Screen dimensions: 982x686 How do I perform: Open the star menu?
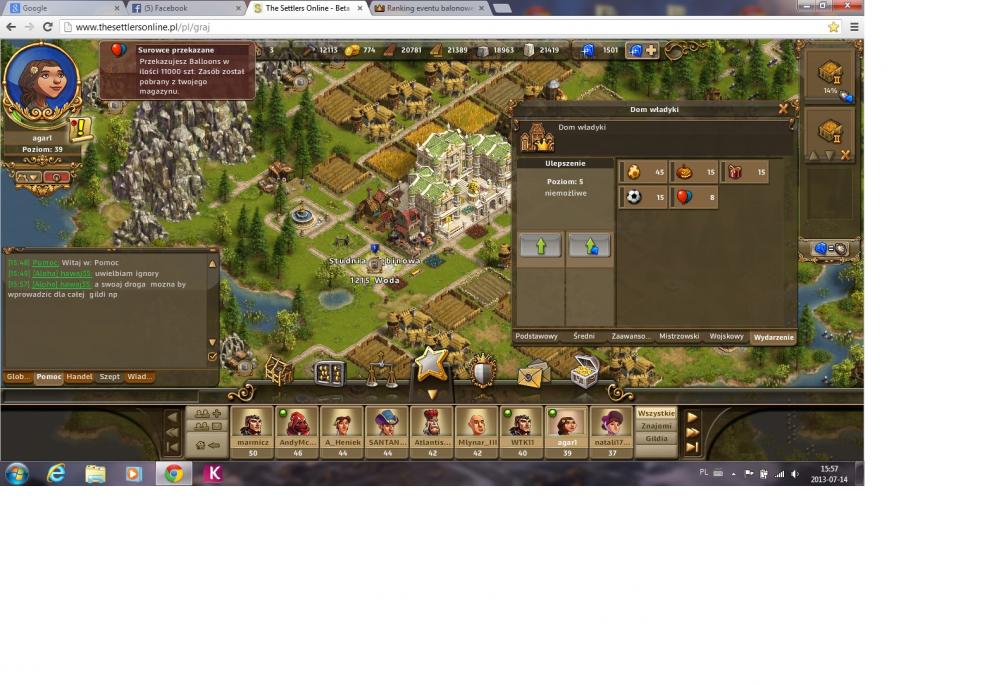(x=431, y=364)
